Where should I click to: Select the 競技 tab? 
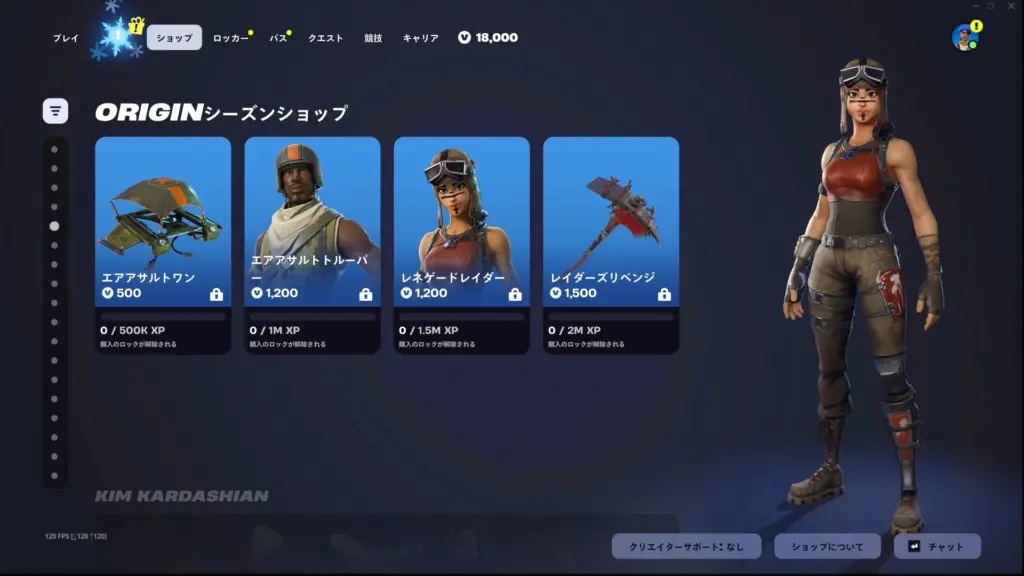tap(373, 38)
